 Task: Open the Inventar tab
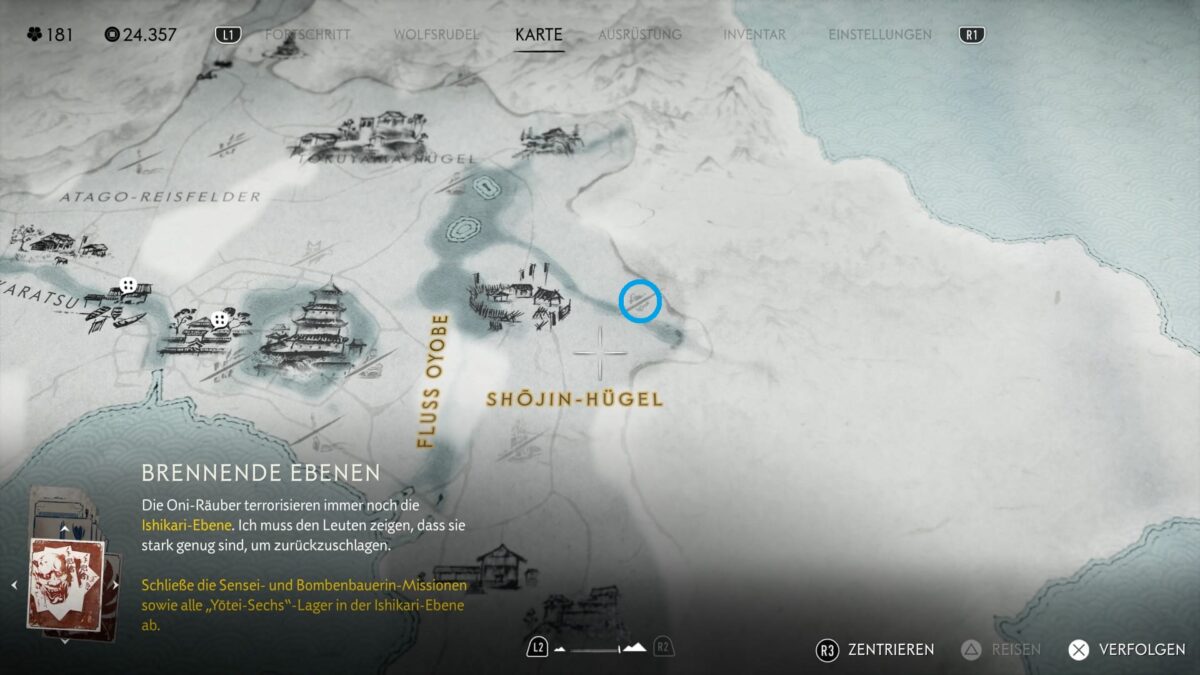click(754, 34)
